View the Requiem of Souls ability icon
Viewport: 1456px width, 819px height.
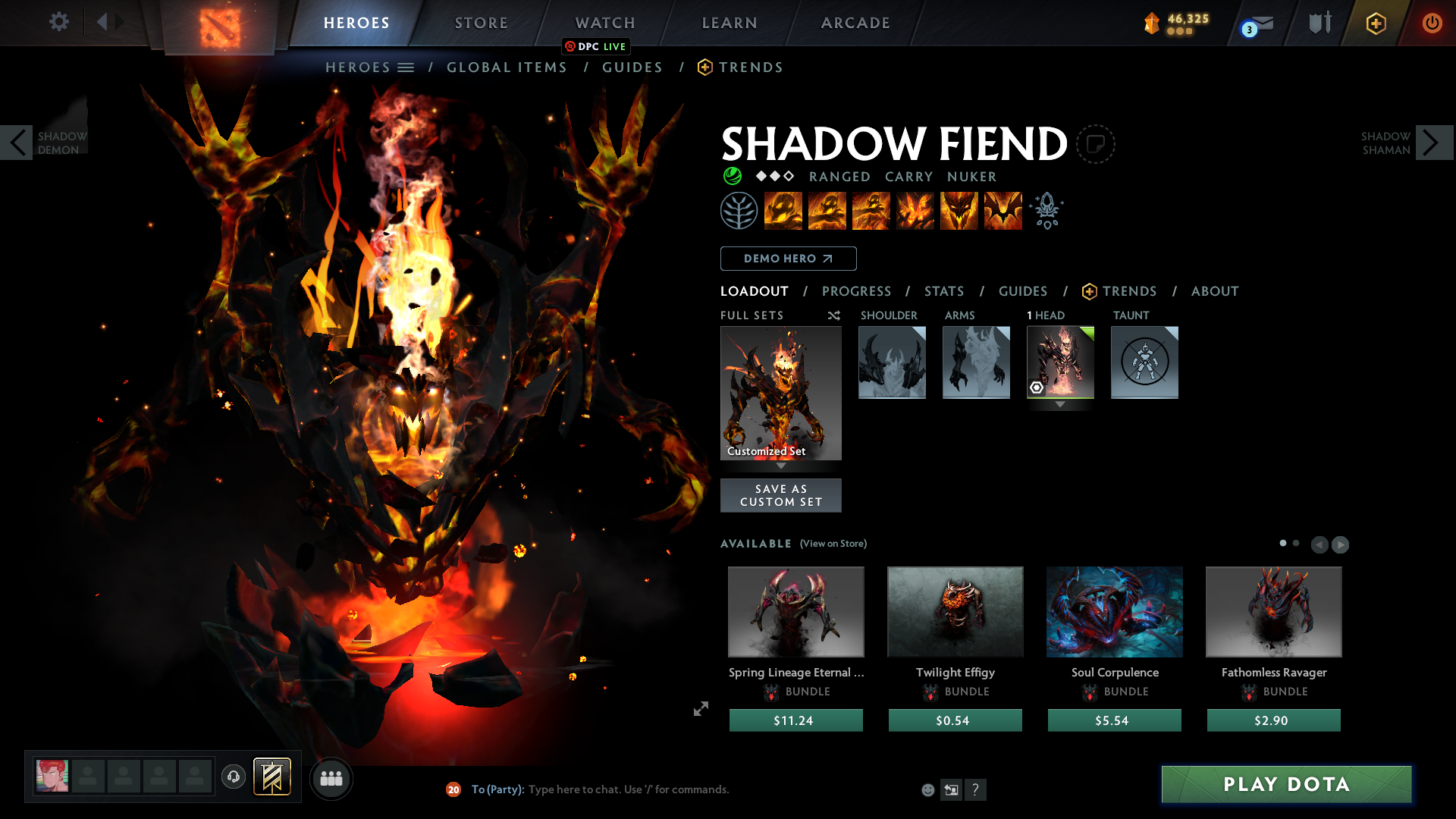click(1003, 210)
